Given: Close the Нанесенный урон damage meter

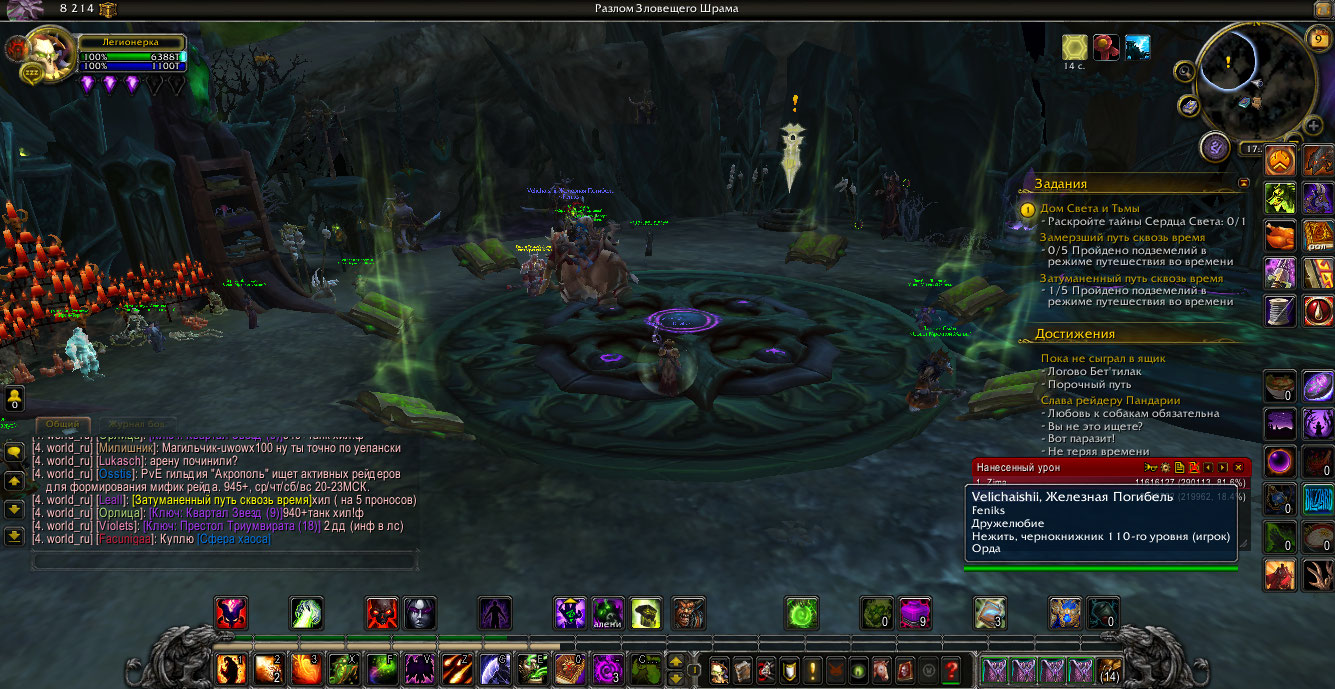Looking at the screenshot, I should [x=1238, y=467].
